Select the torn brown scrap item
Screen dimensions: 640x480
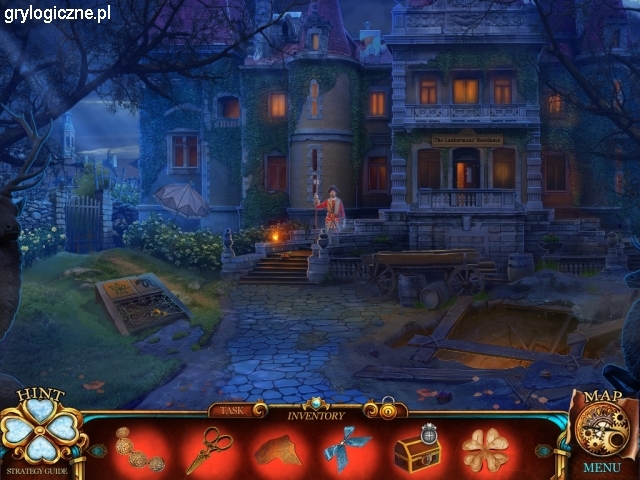(277, 450)
